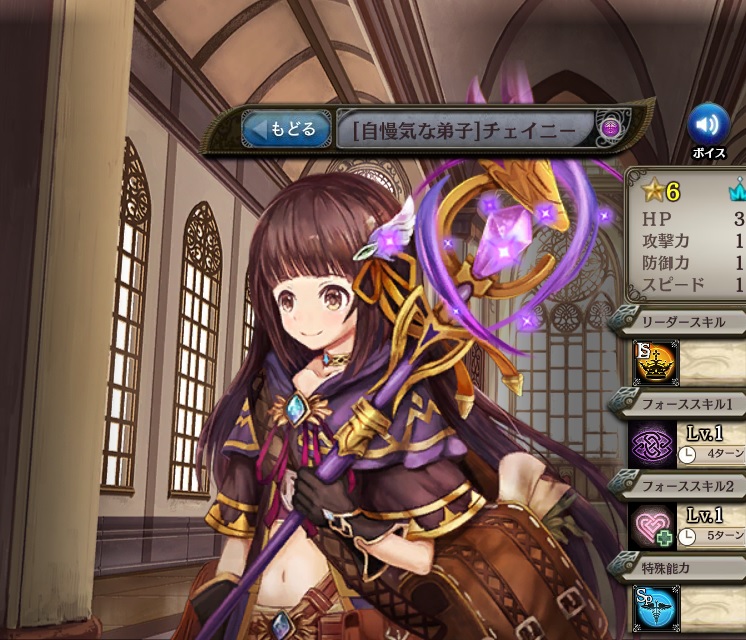Click the purple element orb beside character name

pos(609,129)
